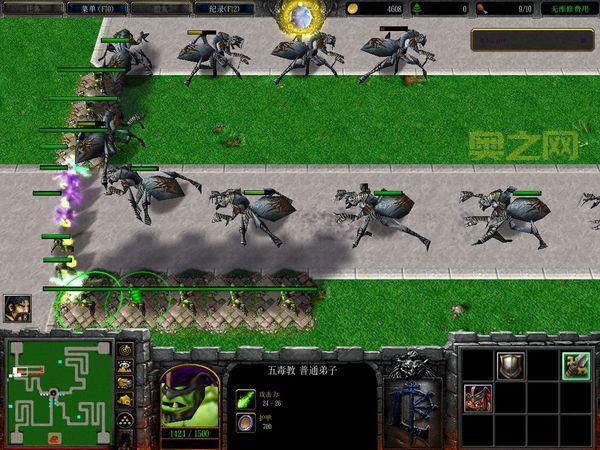Select the hero portrait icon on left edge
600x450 pixels.
coord(17,308)
